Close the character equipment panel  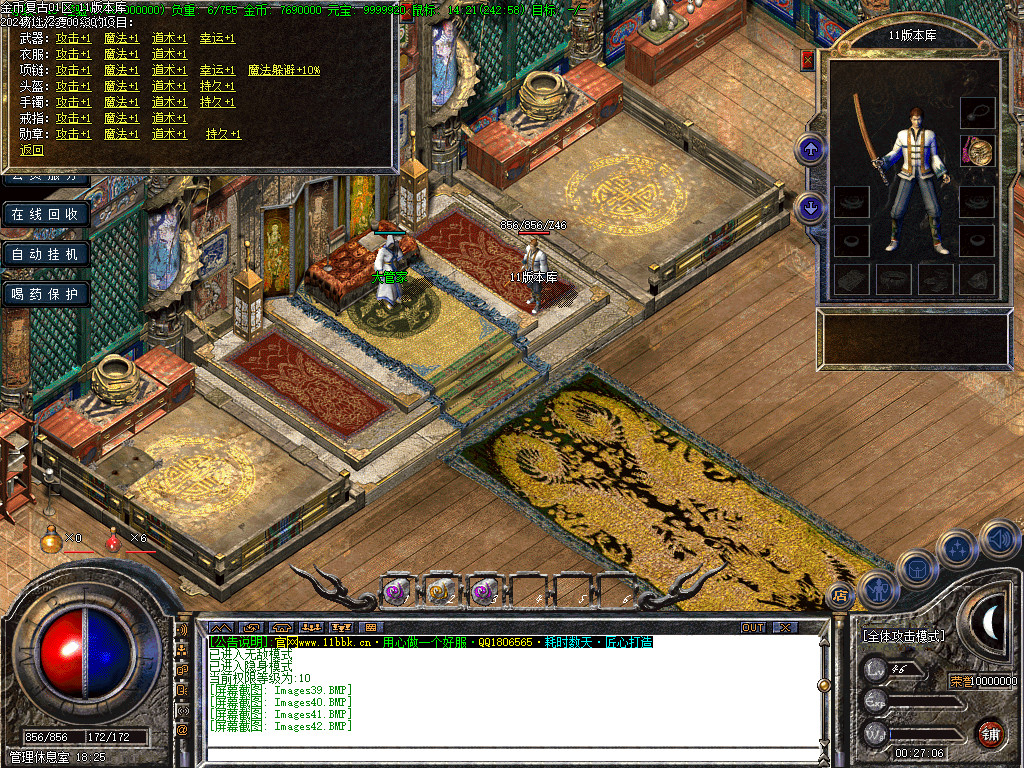tap(807, 60)
